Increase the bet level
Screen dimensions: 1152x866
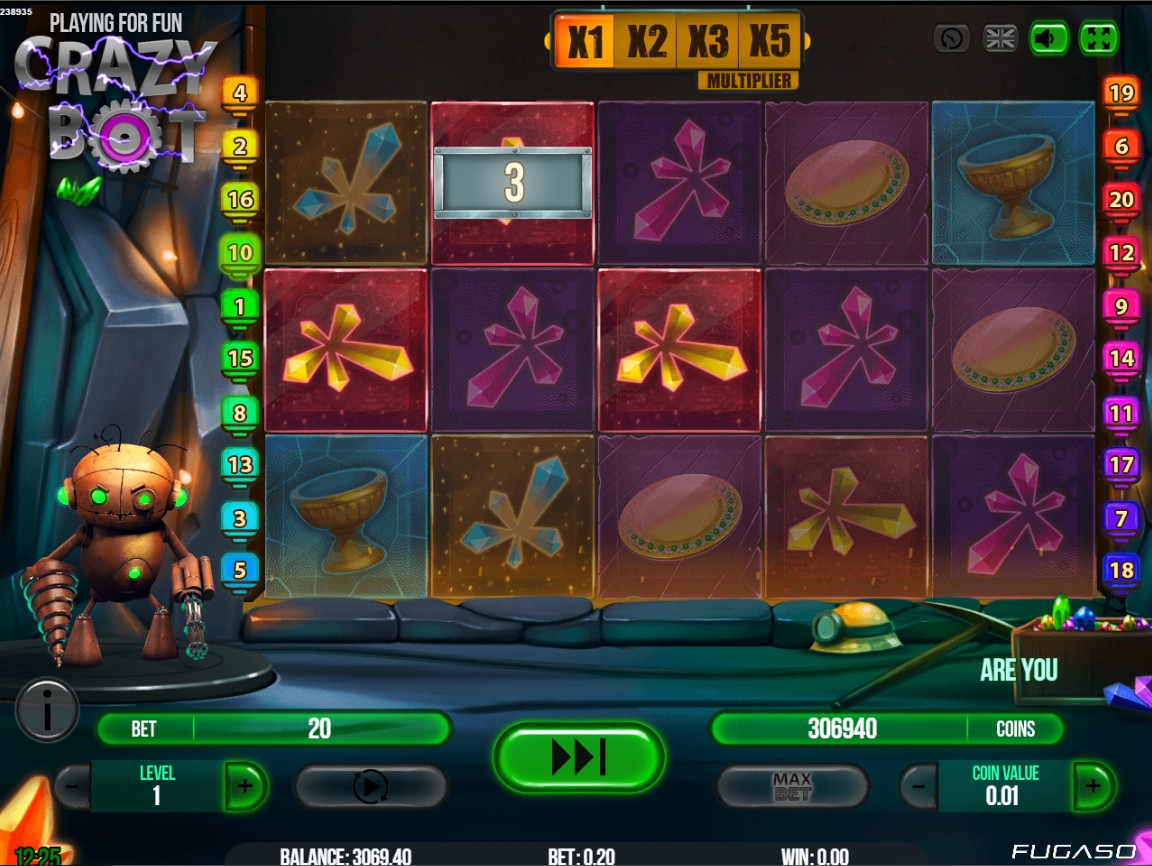(245, 786)
